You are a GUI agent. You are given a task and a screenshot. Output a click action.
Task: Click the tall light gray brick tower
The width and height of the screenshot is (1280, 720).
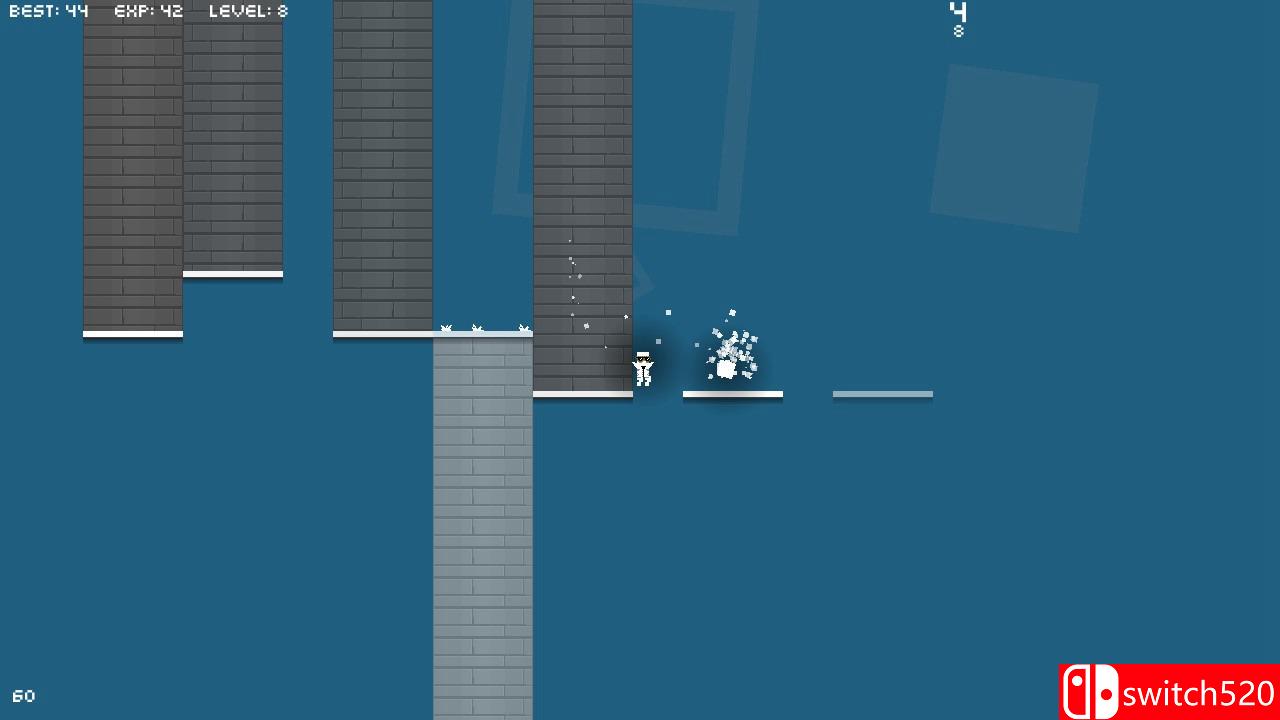482,530
